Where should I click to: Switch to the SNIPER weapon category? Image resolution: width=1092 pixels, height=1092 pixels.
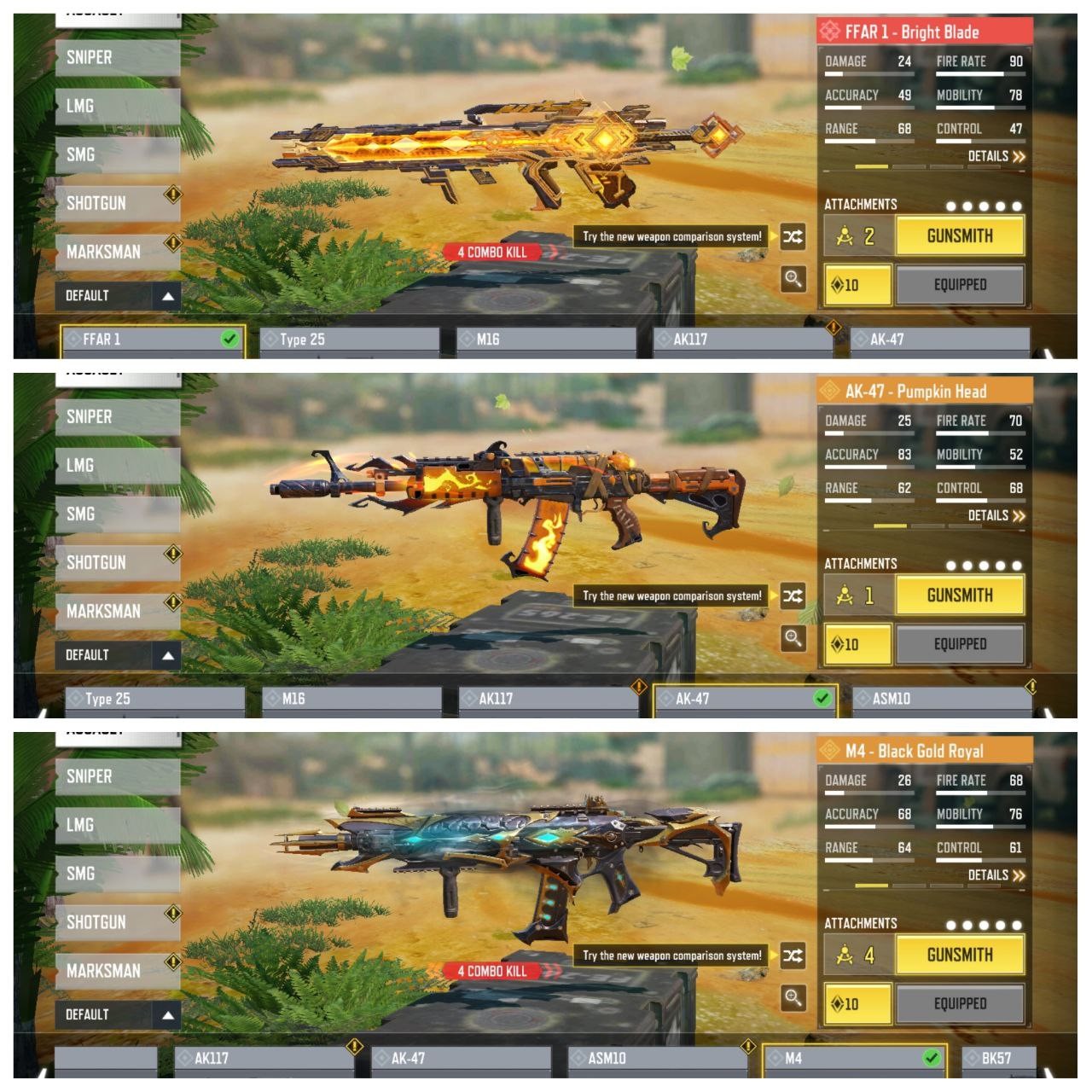click(x=115, y=57)
